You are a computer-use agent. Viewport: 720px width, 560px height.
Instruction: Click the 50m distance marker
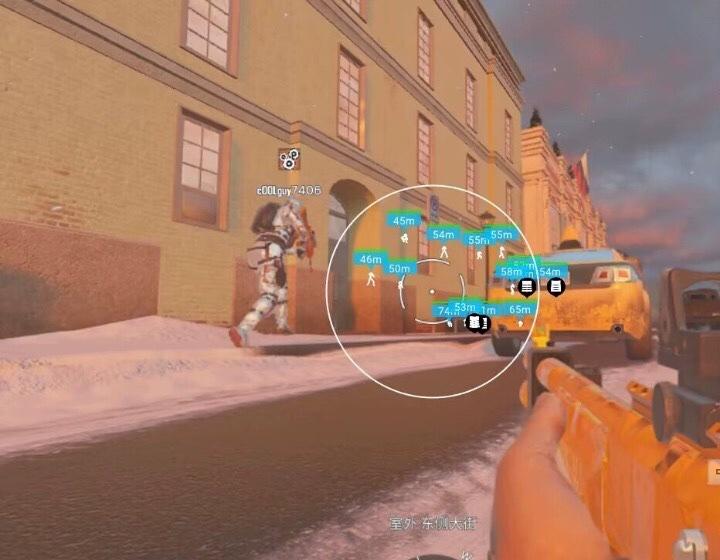click(400, 268)
